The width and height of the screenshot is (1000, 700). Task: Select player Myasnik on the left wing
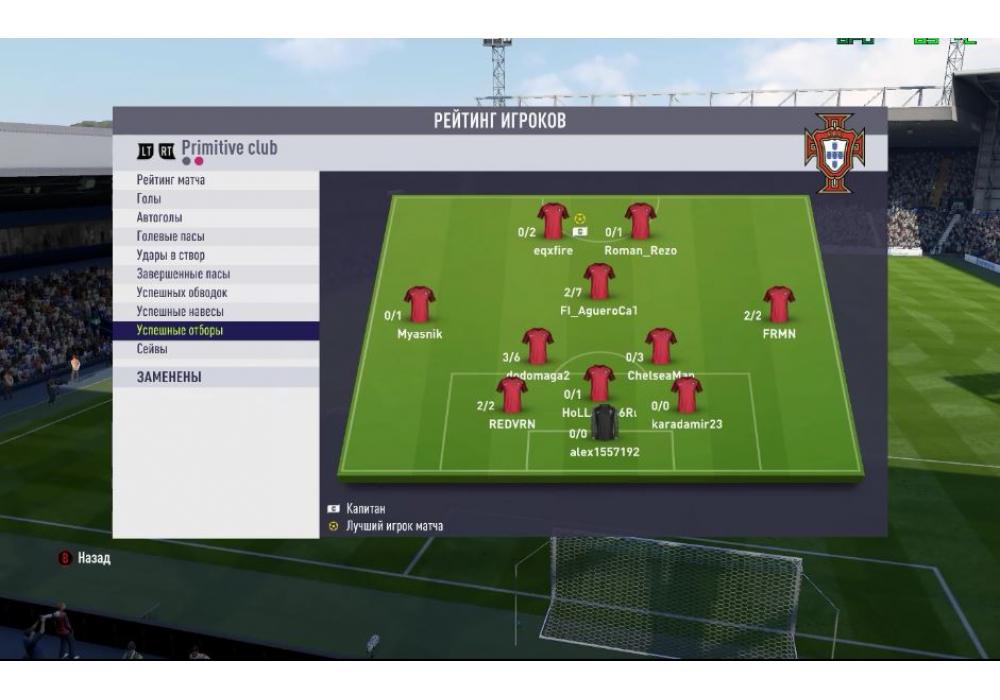[419, 305]
